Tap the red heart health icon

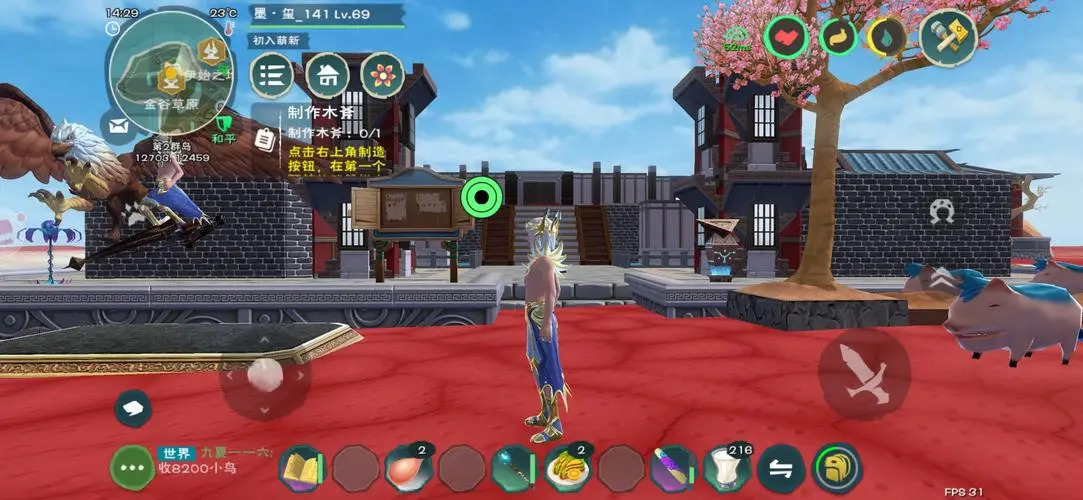[x=786, y=38]
